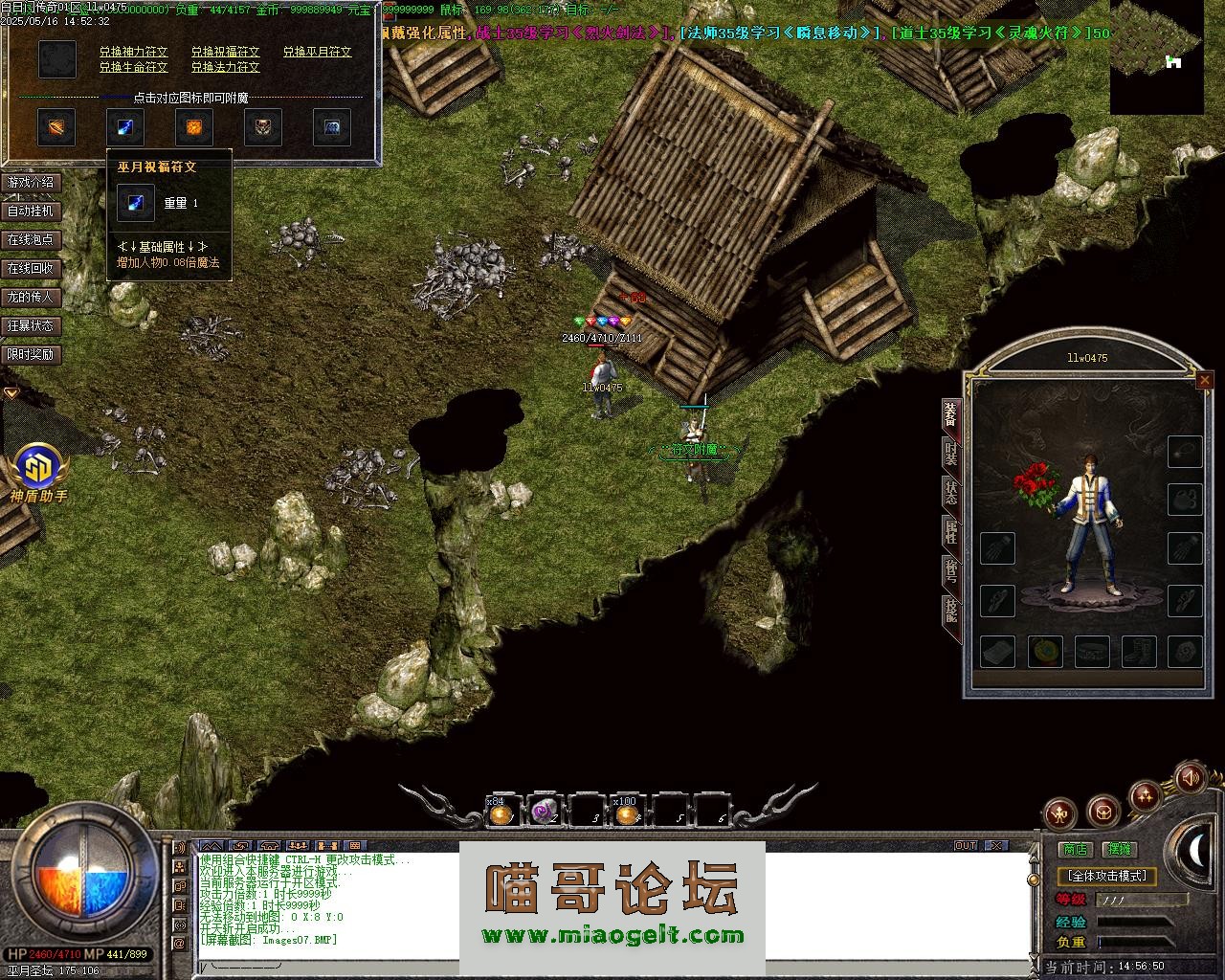The image size is (1225, 980).
Task: Click the 兑换神力符文 exchange link
Action: [133, 52]
